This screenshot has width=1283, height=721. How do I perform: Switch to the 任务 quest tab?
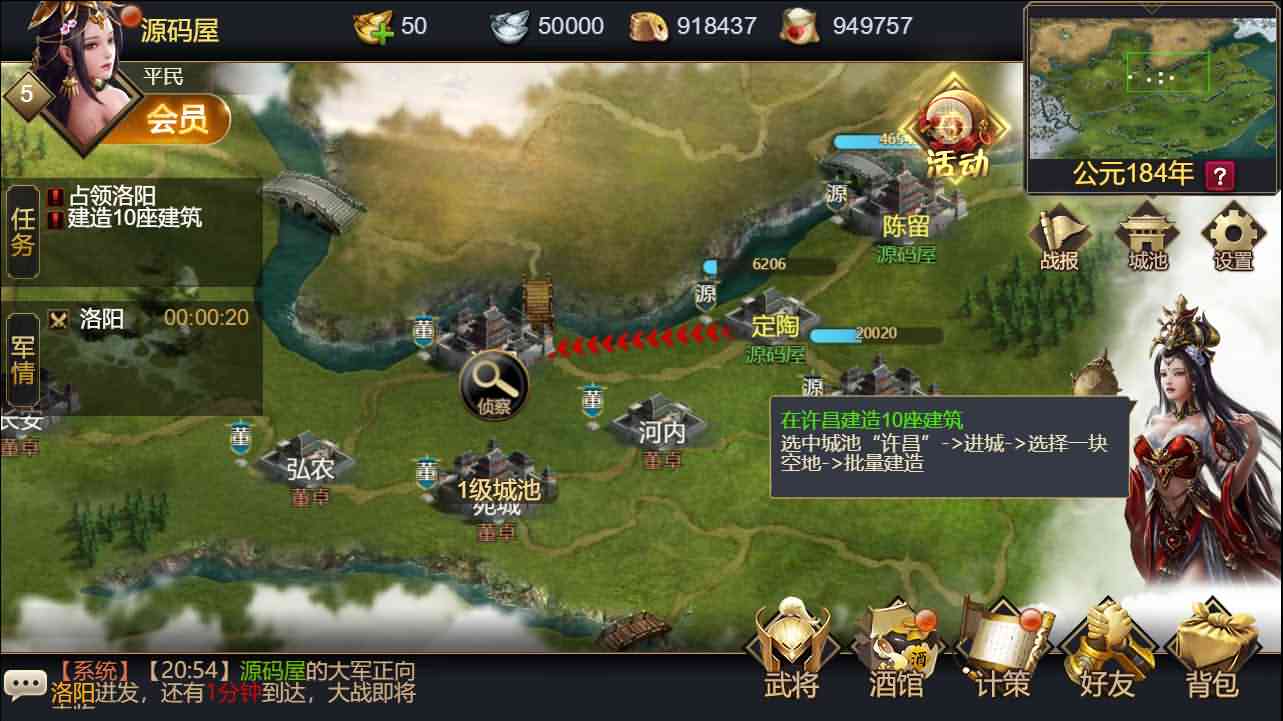[x=22, y=235]
